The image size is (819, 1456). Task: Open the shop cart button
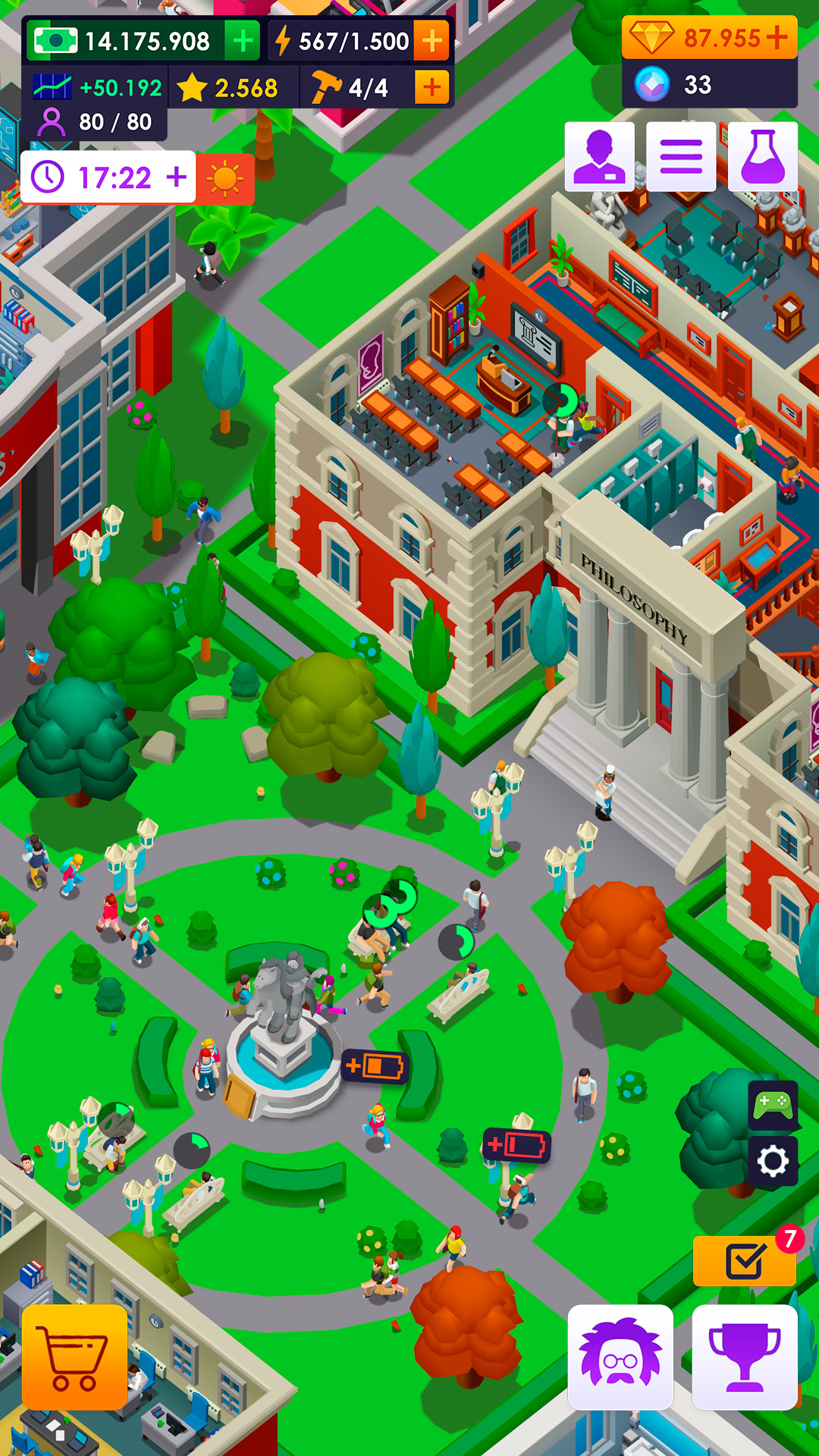coord(74,1357)
